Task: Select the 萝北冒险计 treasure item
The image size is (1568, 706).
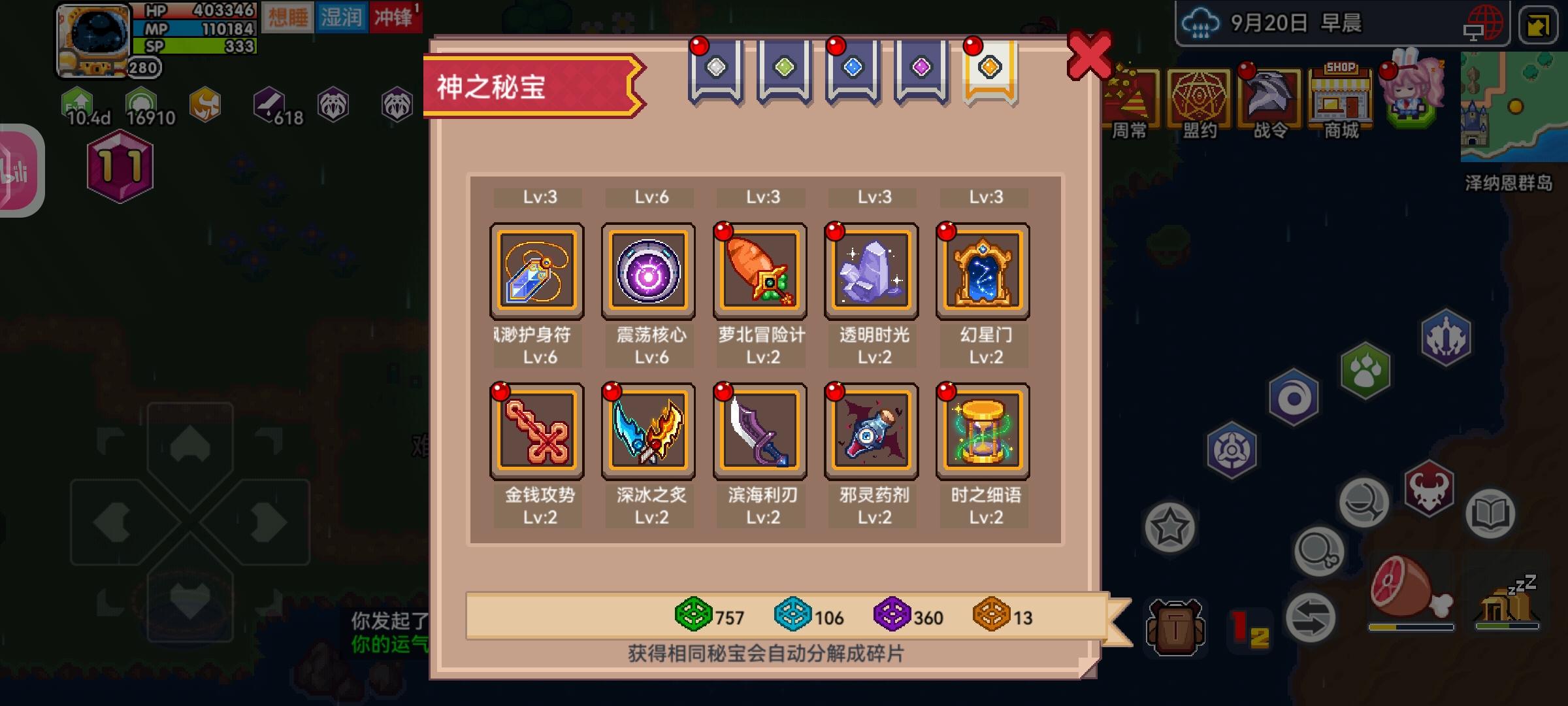Action: click(760, 271)
